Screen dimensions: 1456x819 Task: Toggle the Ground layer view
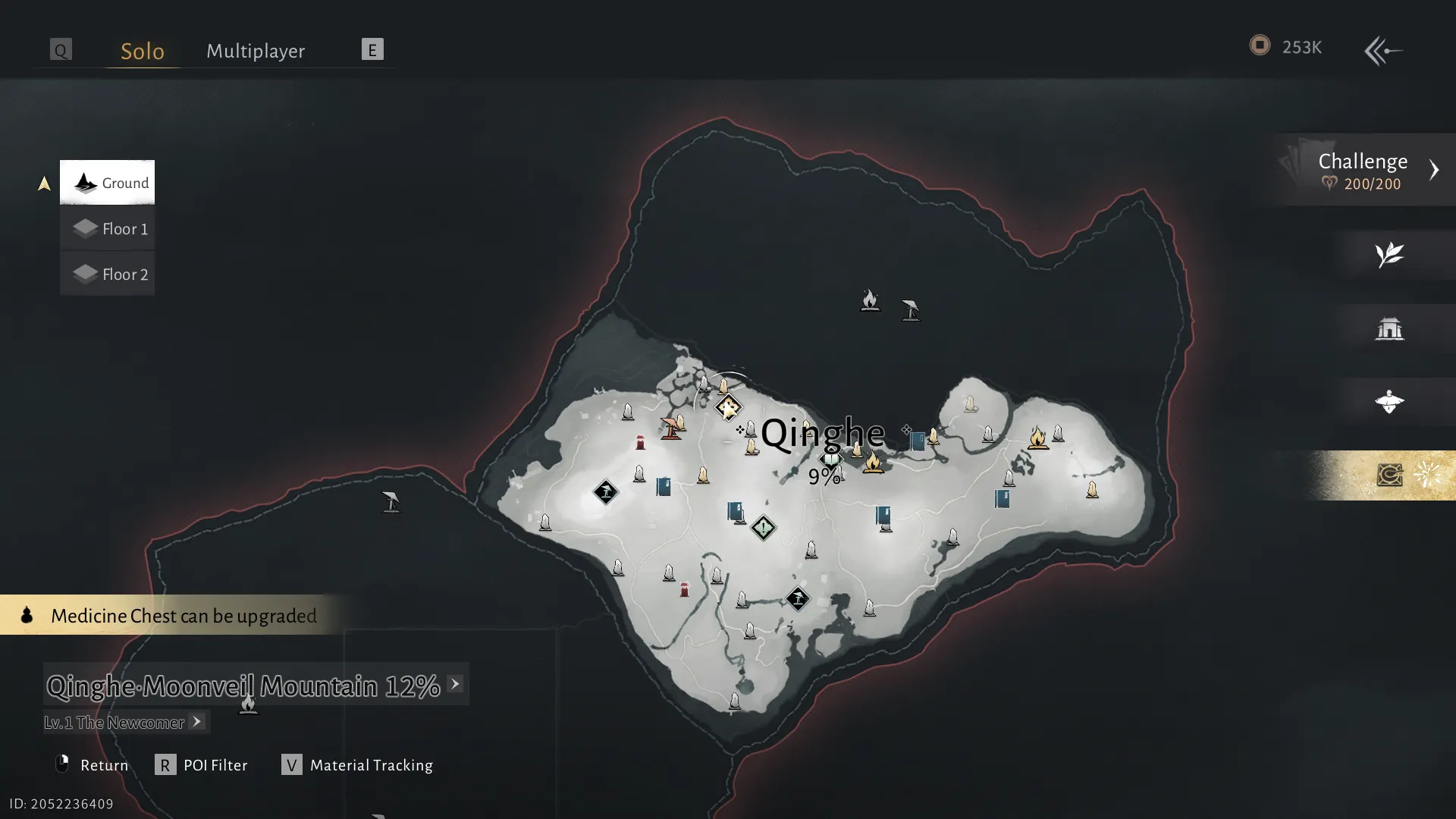click(107, 182)
